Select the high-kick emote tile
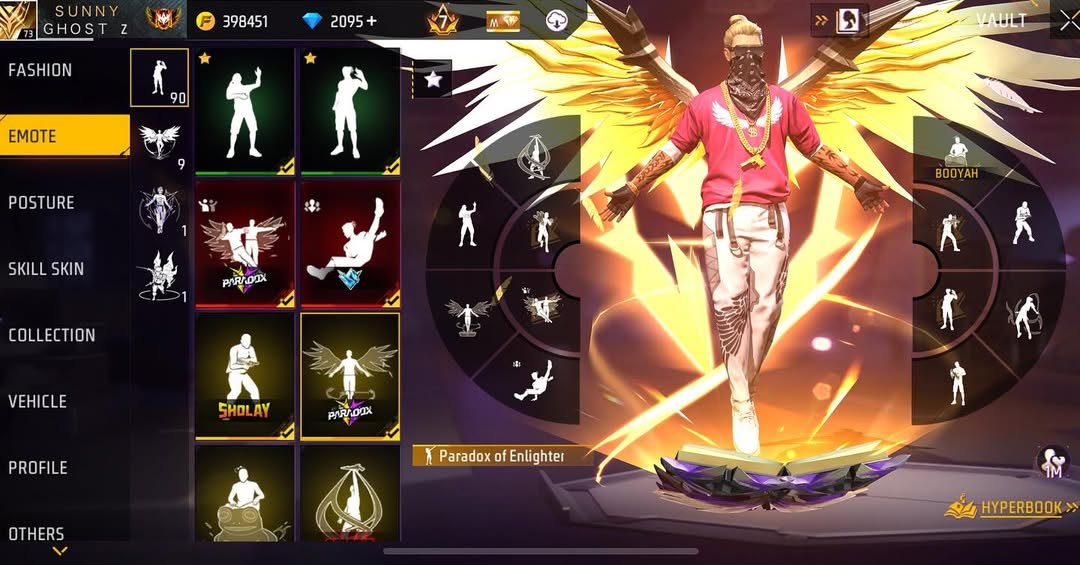The image size is (1080, 565). [350, 244]
